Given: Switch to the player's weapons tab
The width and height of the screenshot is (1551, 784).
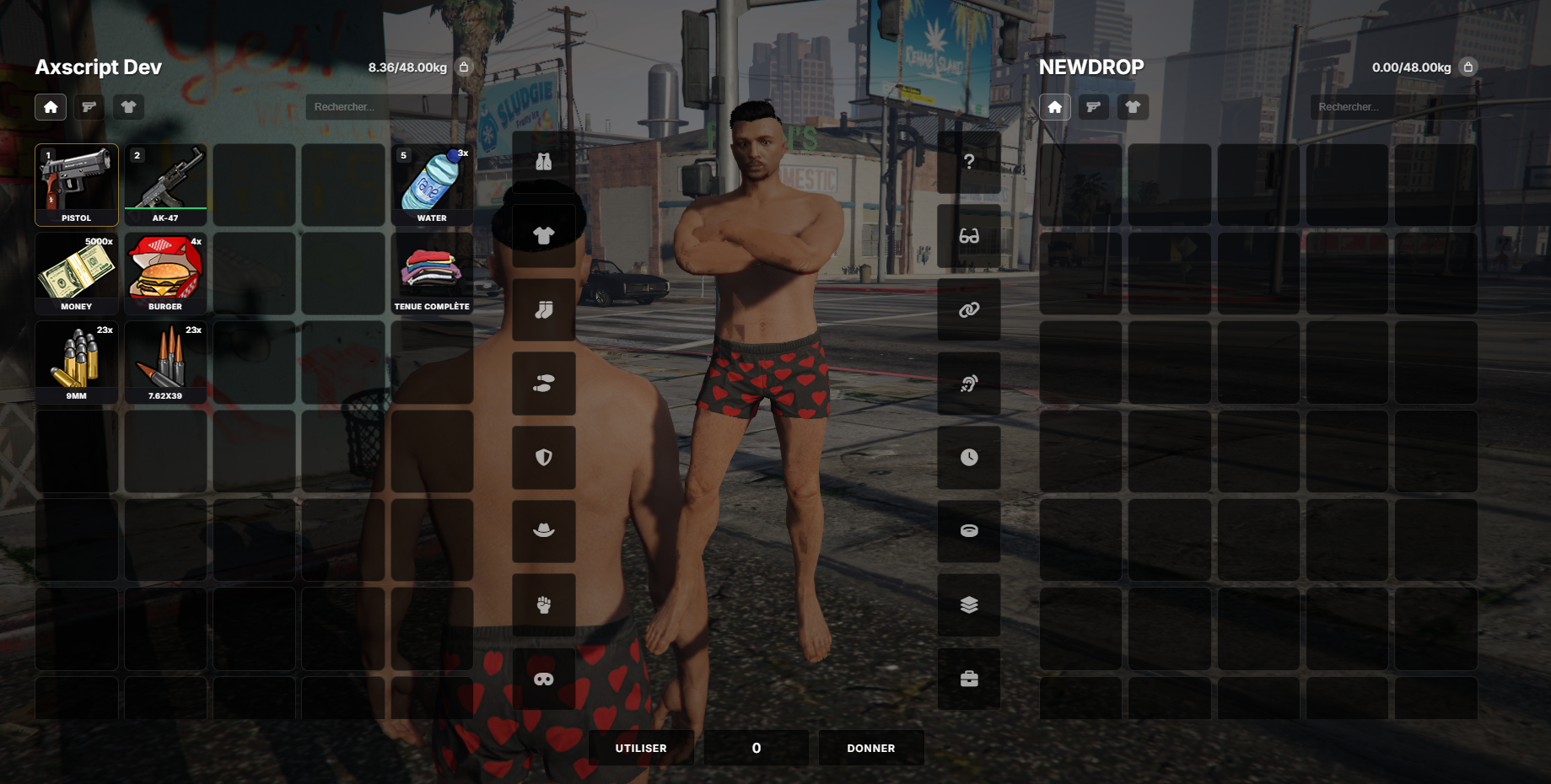Looking at the screenshot, I should tap(89, 107).
